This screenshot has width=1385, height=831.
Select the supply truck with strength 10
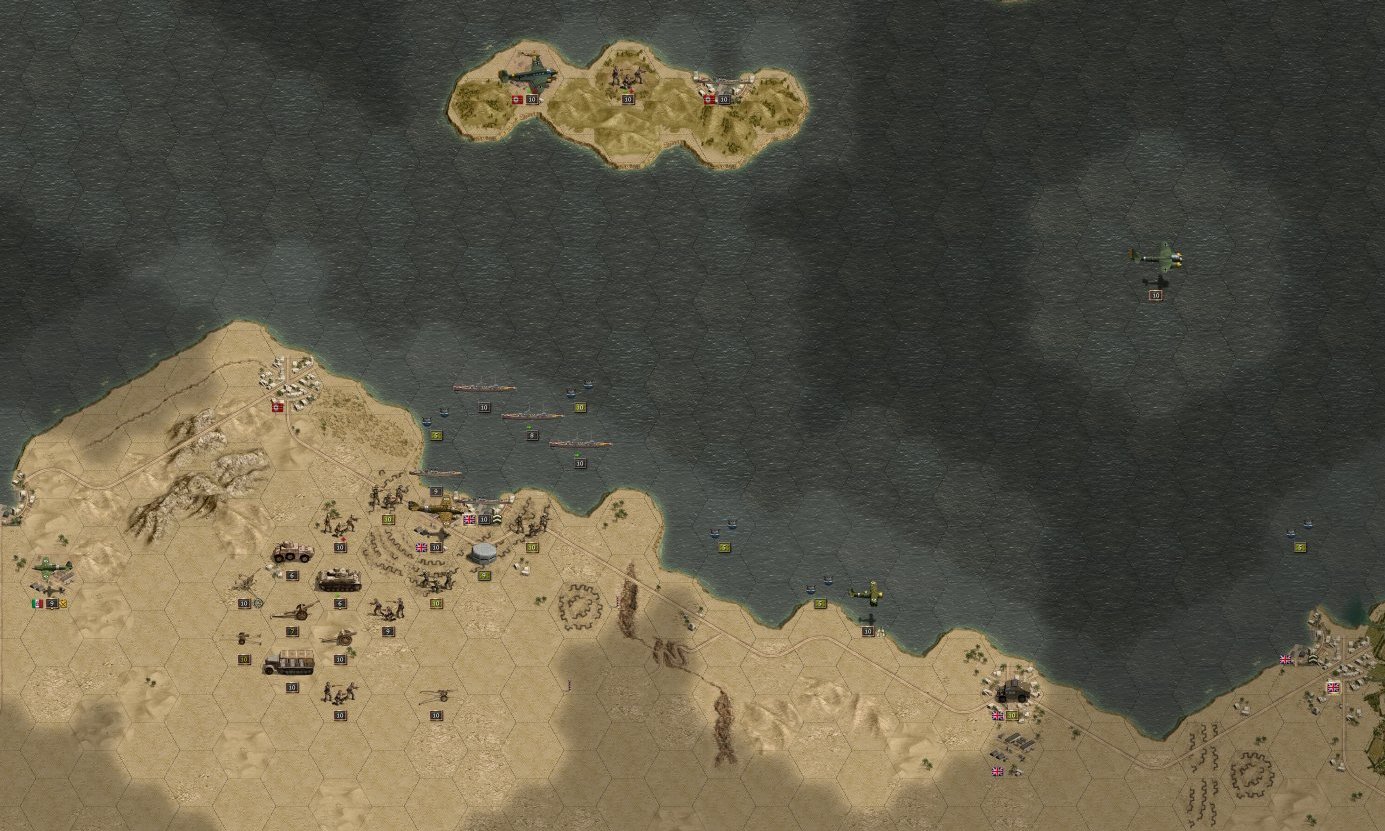click(291, 660)
